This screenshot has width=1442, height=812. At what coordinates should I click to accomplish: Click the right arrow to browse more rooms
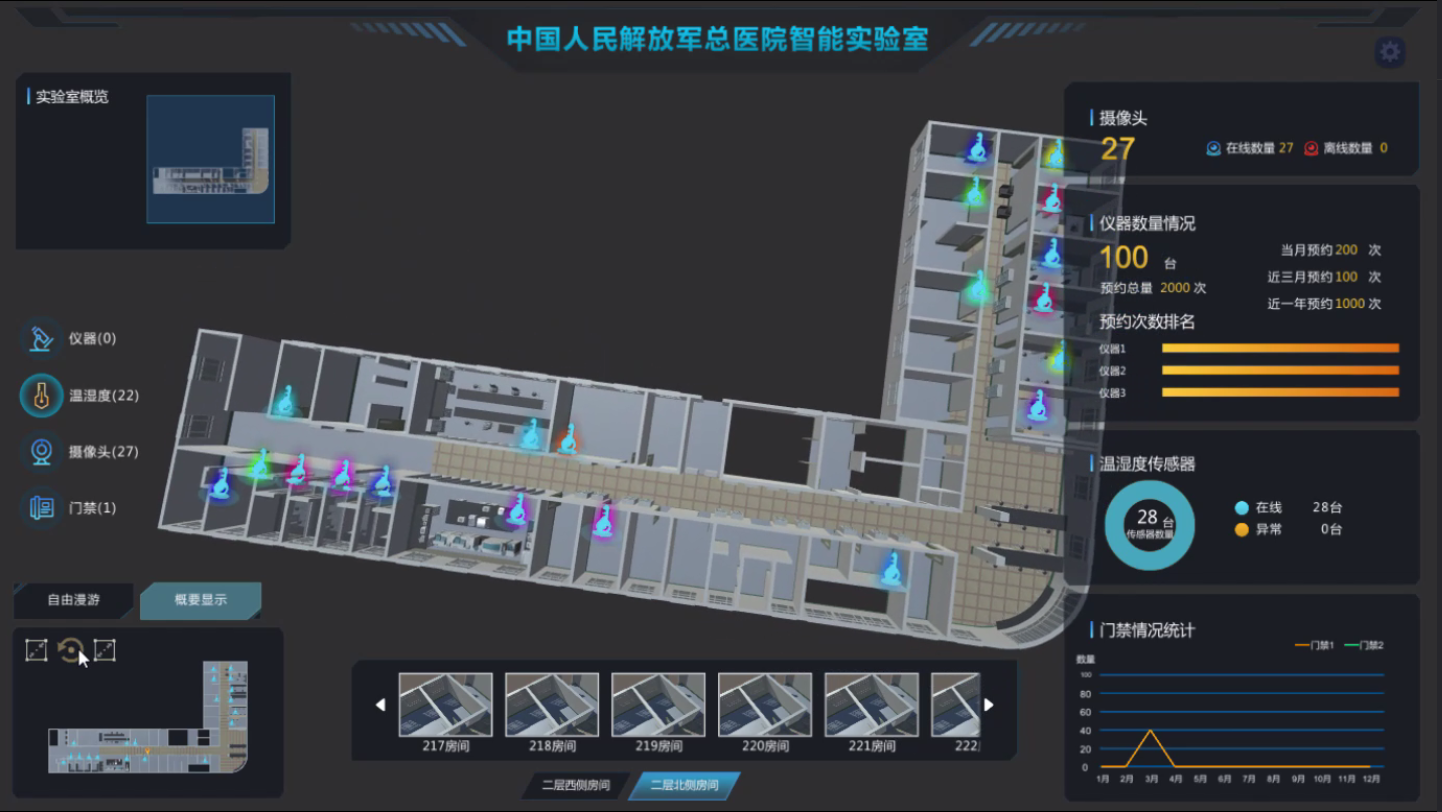coord(986,705)
